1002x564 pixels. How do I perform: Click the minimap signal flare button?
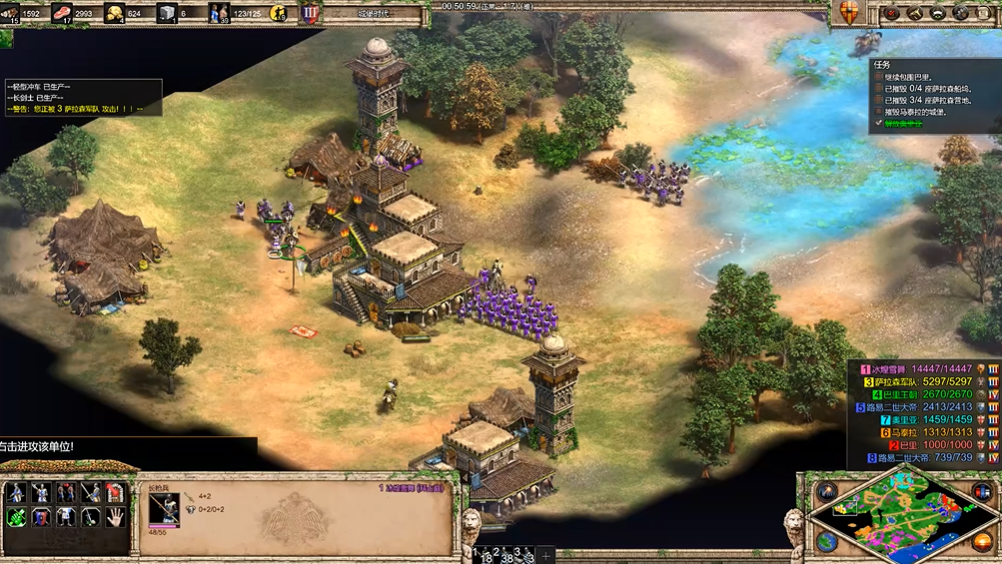tap(826, 492)
